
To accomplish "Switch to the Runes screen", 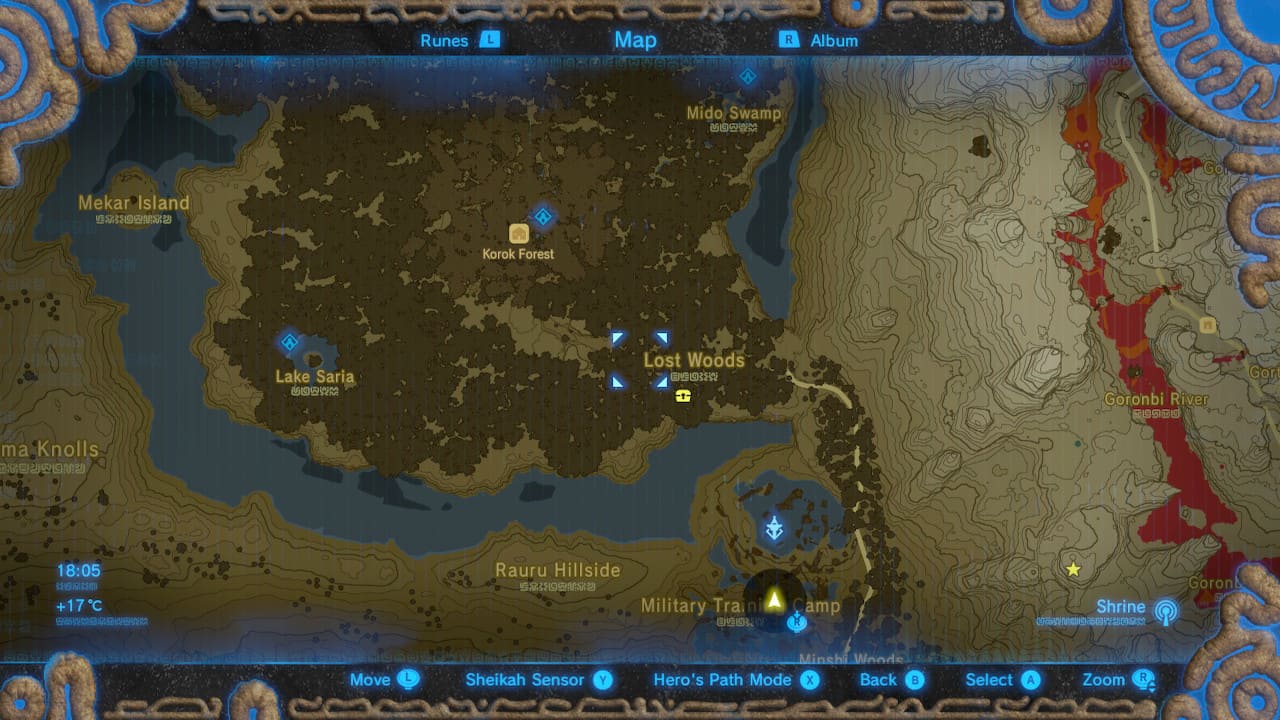I will click(444, 40).
